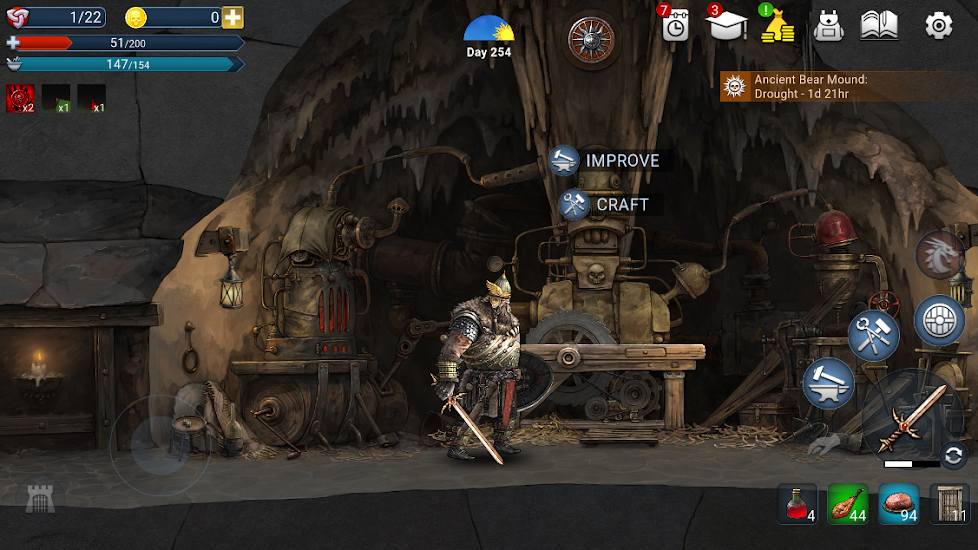Use the red health potion slot
This screenshot has height=550, width=978.
click(x=797, y=504)
